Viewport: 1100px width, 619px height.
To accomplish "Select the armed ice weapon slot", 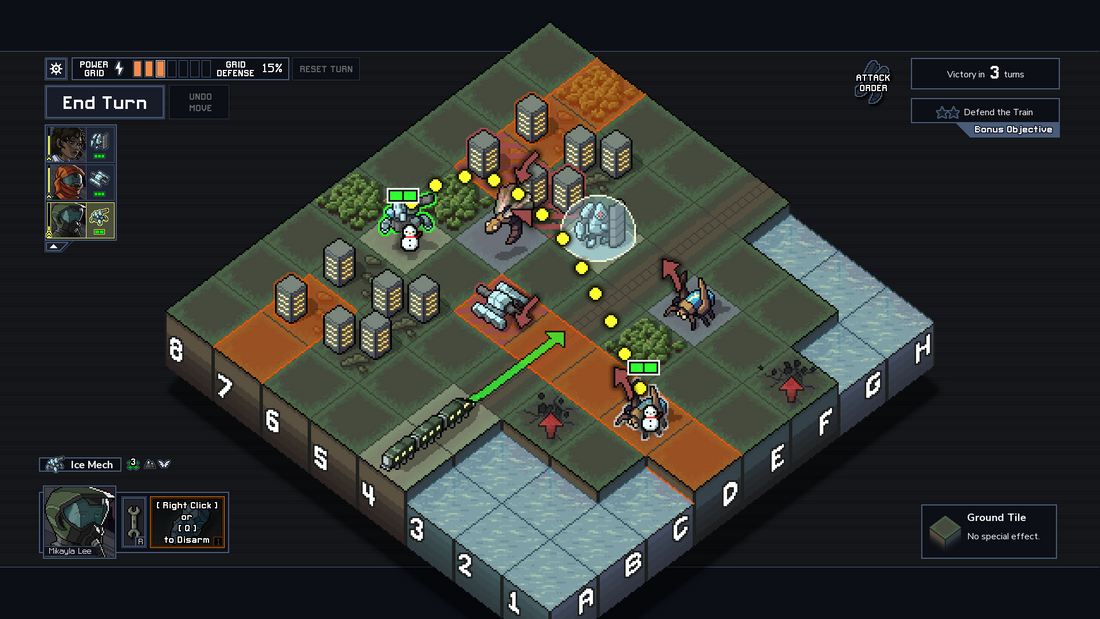I will (187, 521).
